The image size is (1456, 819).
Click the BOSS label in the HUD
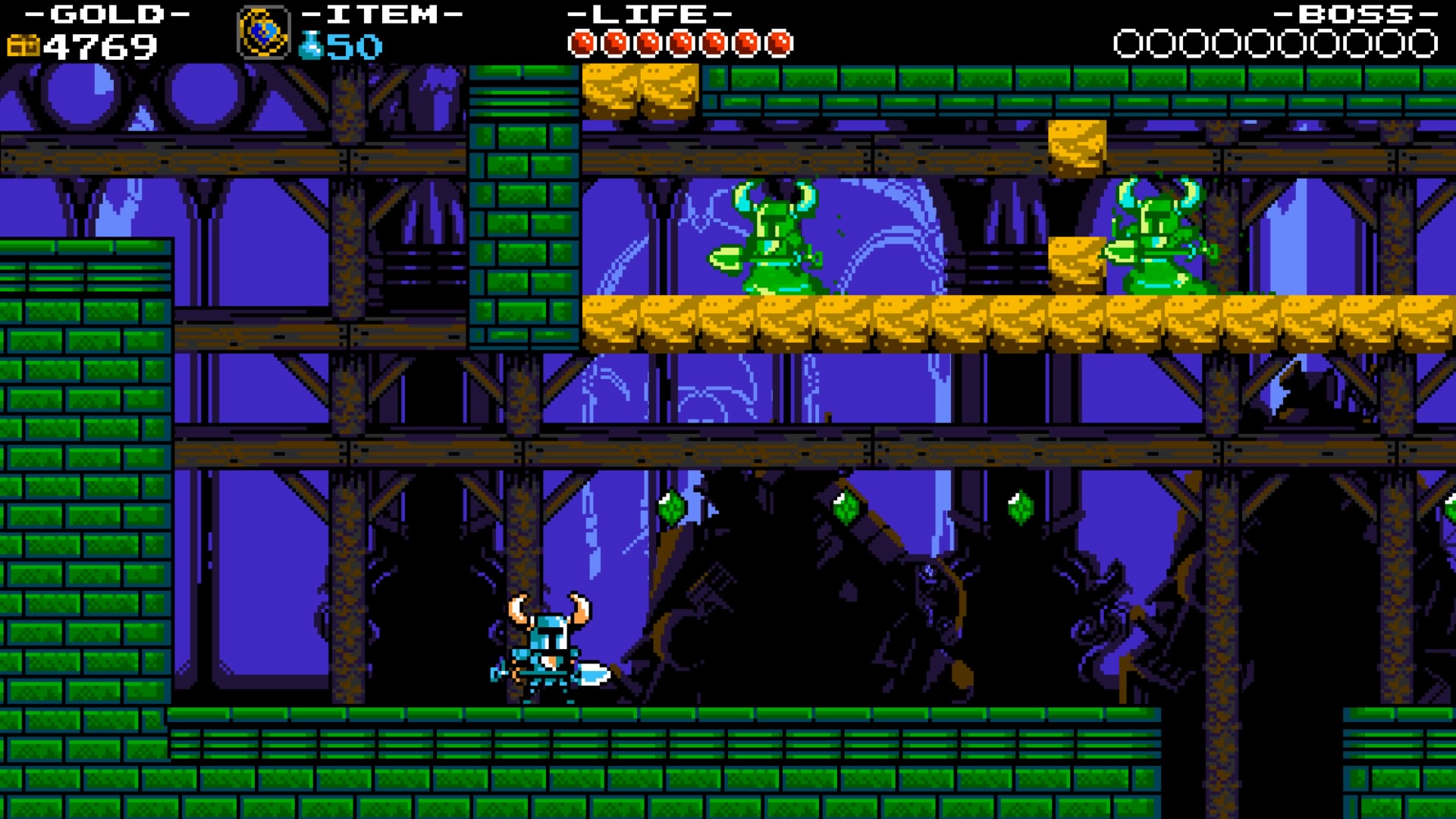pyautogui.click(x=1357, y=13)
